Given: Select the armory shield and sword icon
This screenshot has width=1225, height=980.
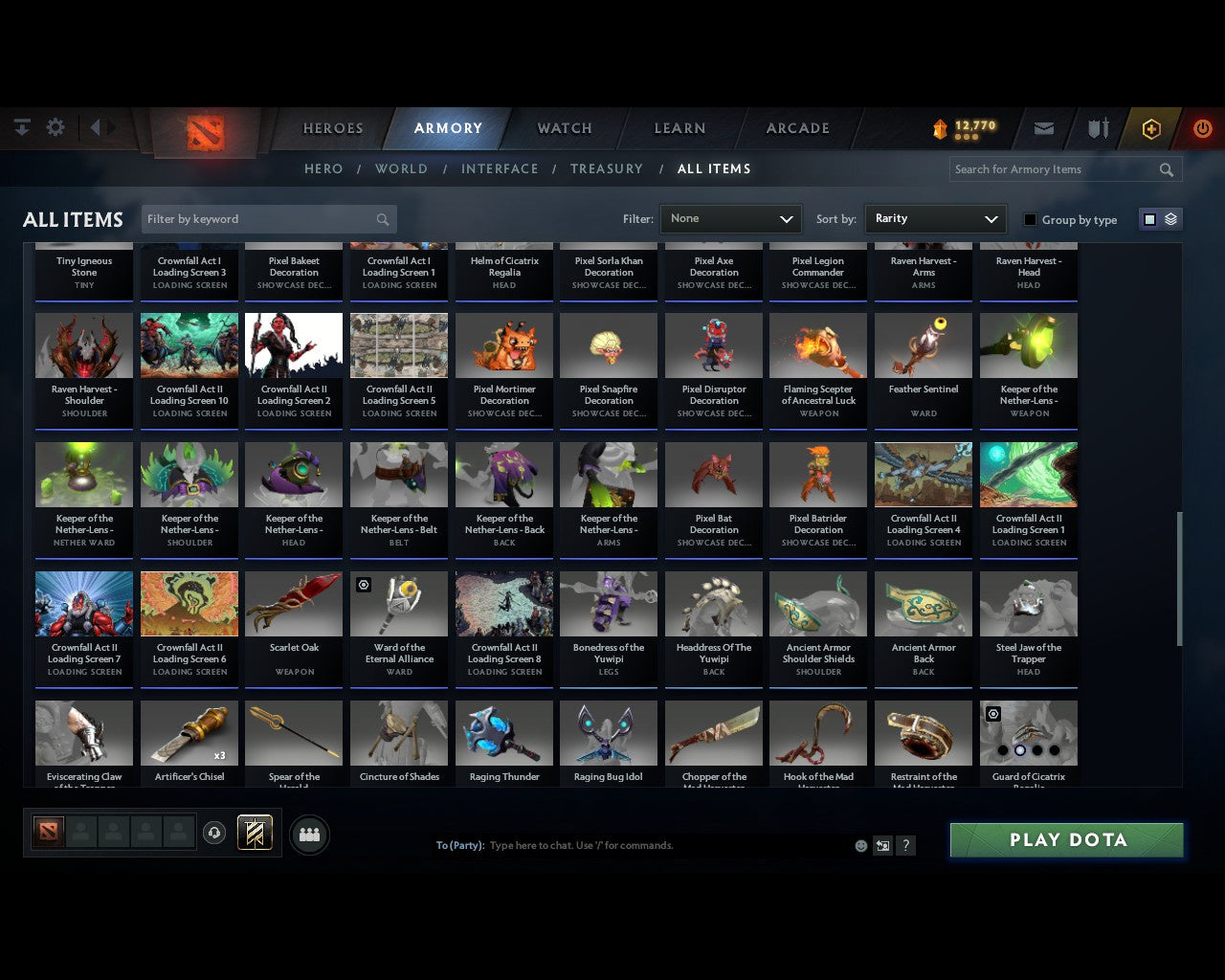Looking at the screenshot, I should tap(1097, 128).
